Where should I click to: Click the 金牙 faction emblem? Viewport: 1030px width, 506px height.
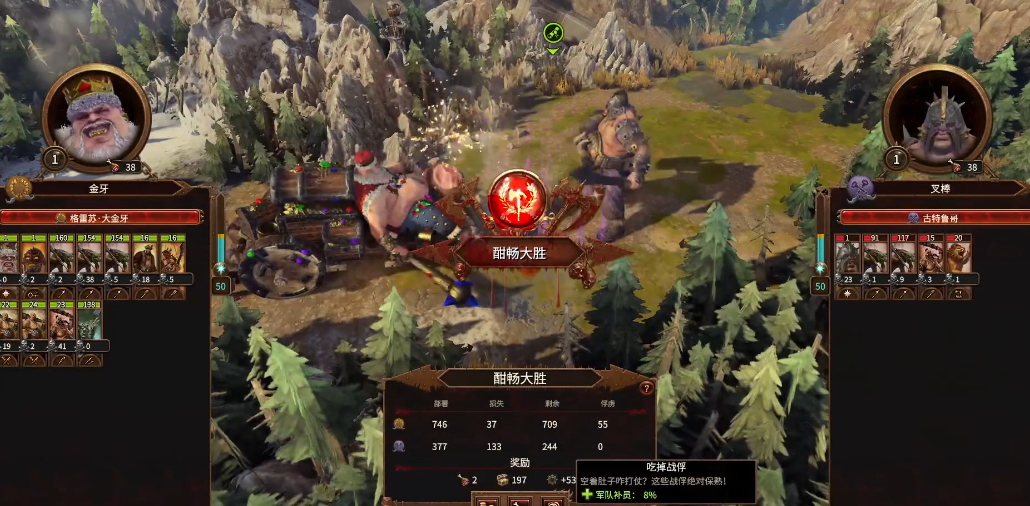point(19,188)
